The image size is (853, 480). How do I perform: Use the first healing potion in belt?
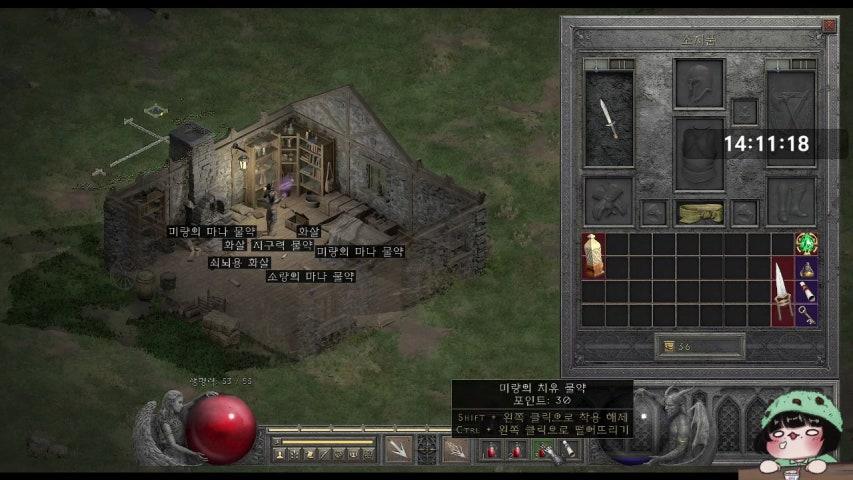pos(492,451)
